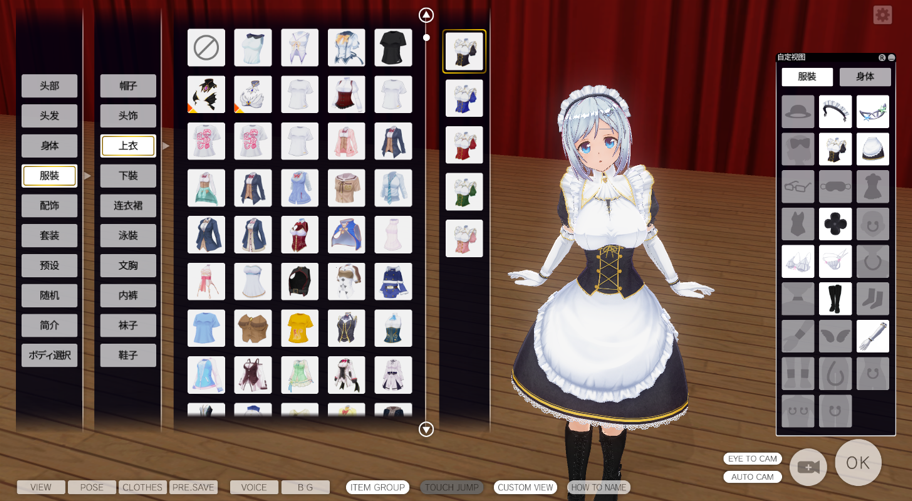Choose the 预设 preset category

(x=49, y=266)
